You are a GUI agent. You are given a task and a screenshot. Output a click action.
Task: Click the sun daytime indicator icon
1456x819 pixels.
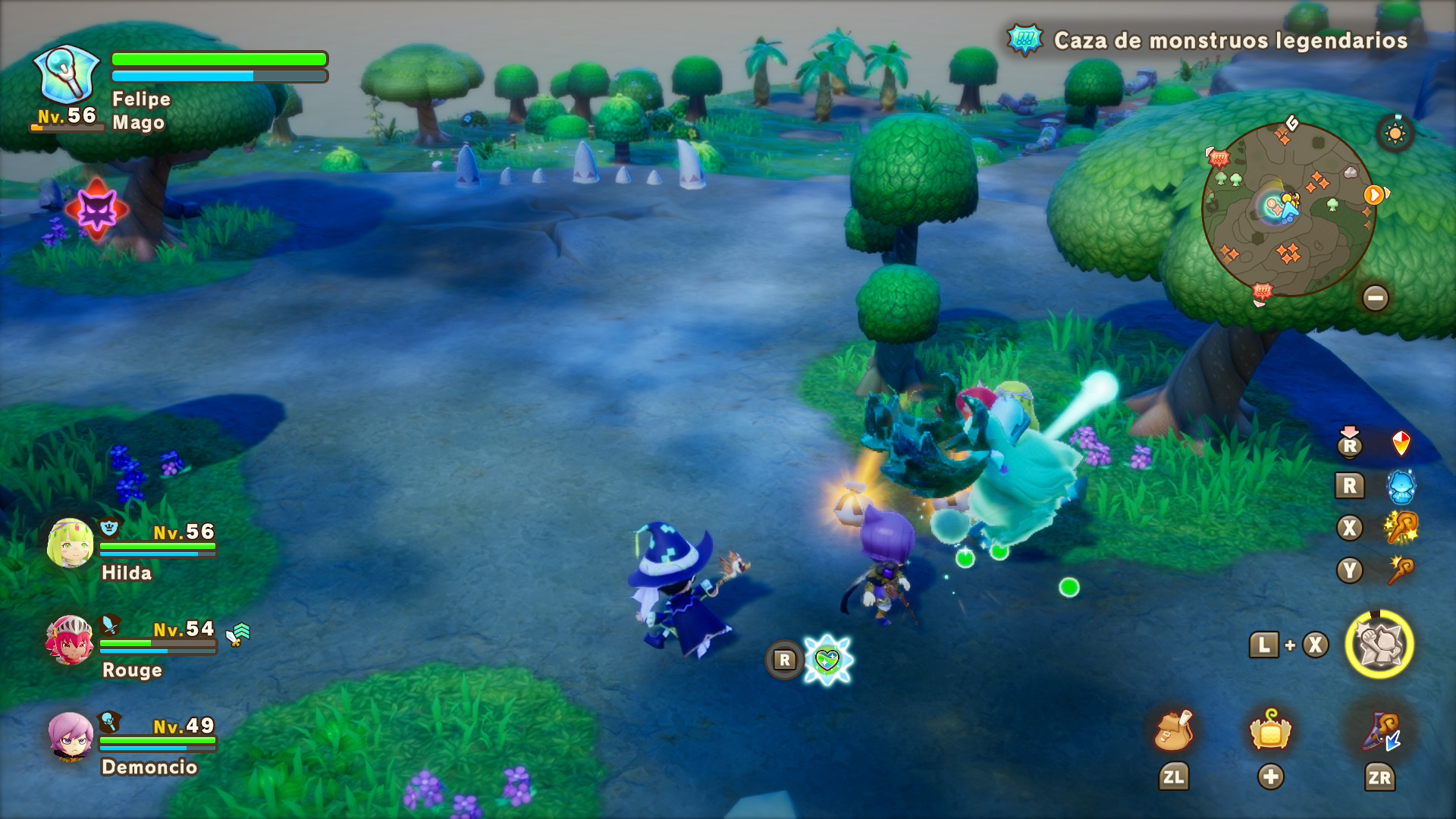click(1395, 134)
